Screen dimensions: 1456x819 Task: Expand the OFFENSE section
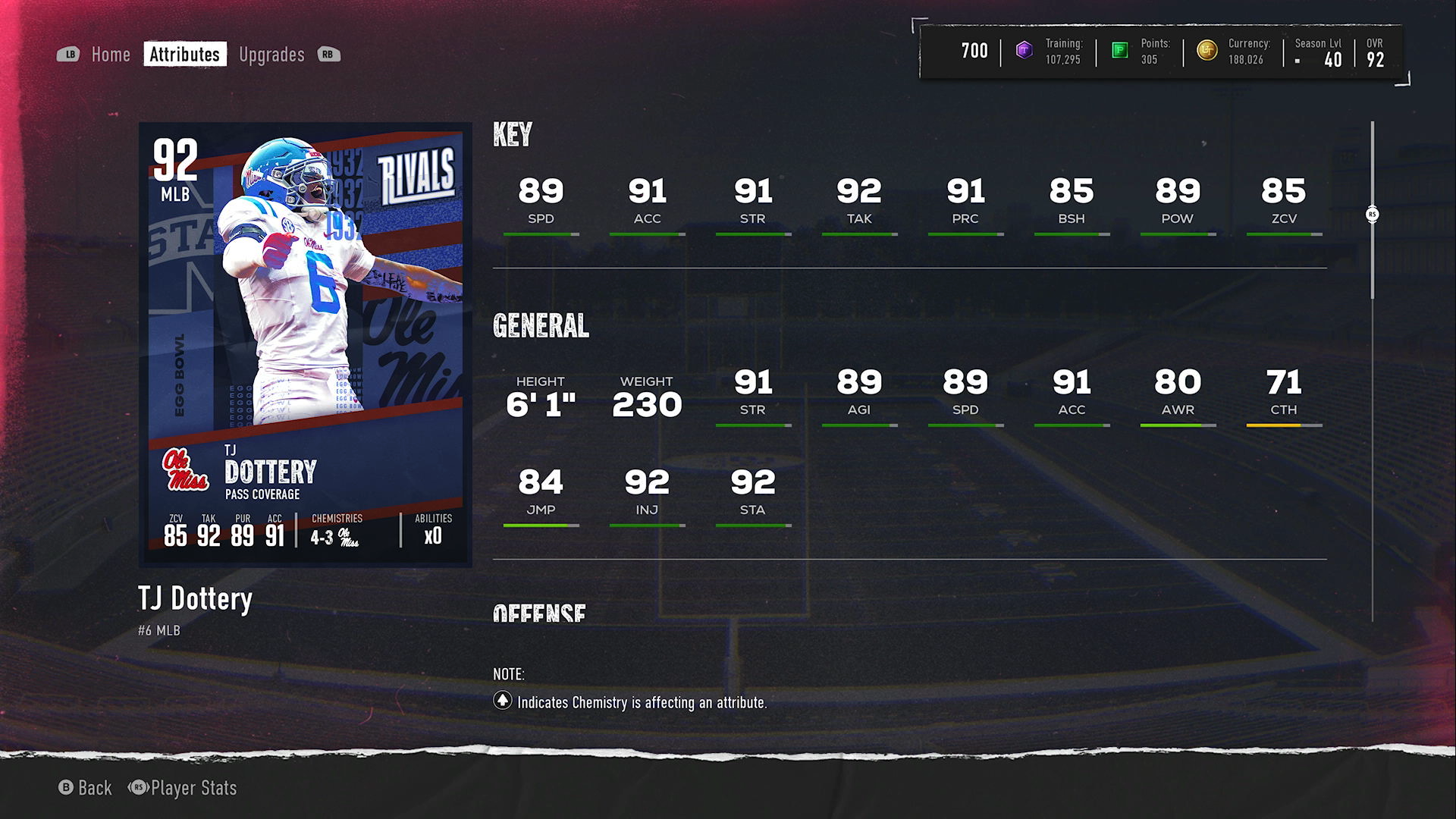538,611
